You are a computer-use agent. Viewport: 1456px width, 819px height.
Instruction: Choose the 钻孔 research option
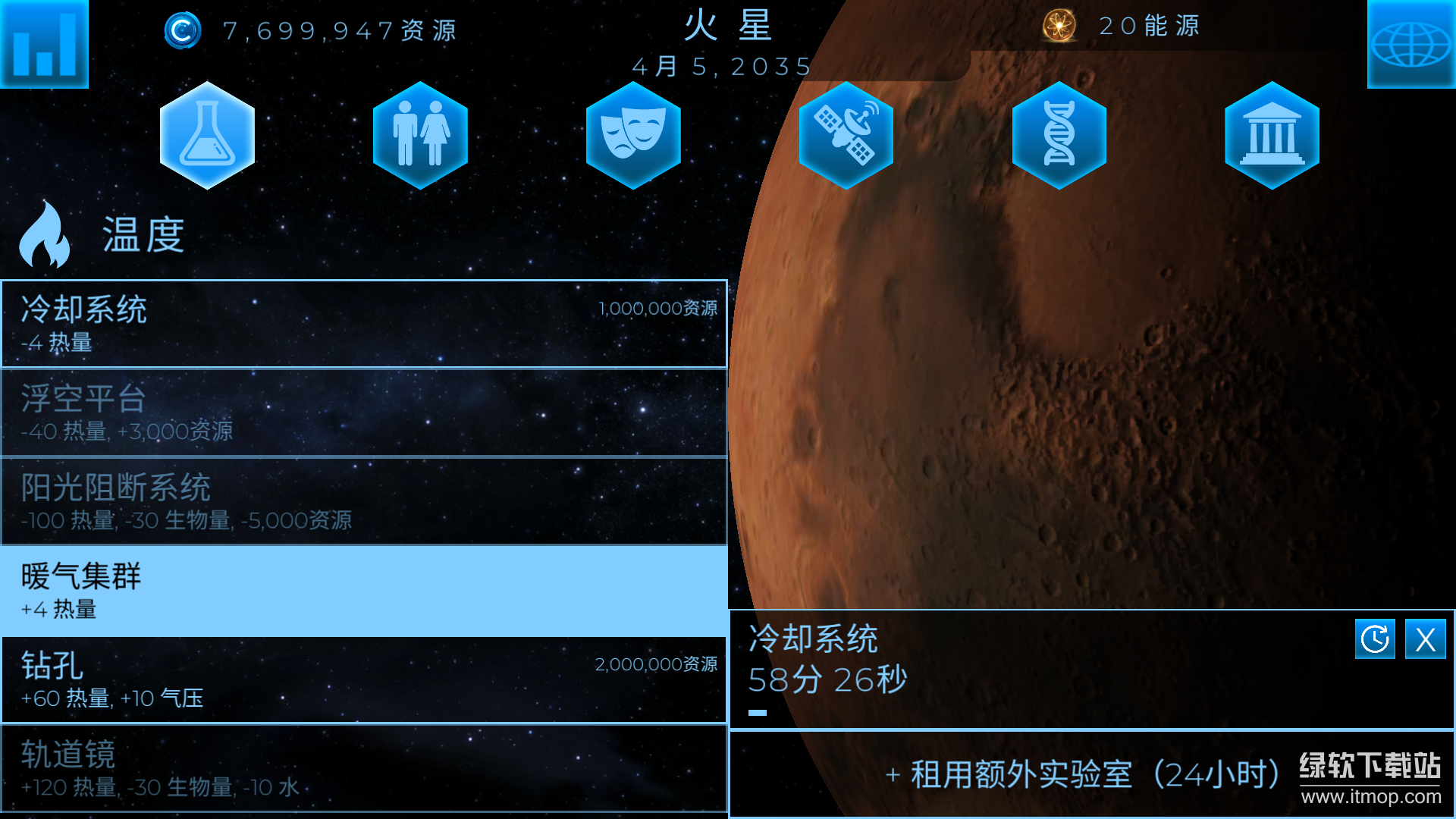coord(364,680)
